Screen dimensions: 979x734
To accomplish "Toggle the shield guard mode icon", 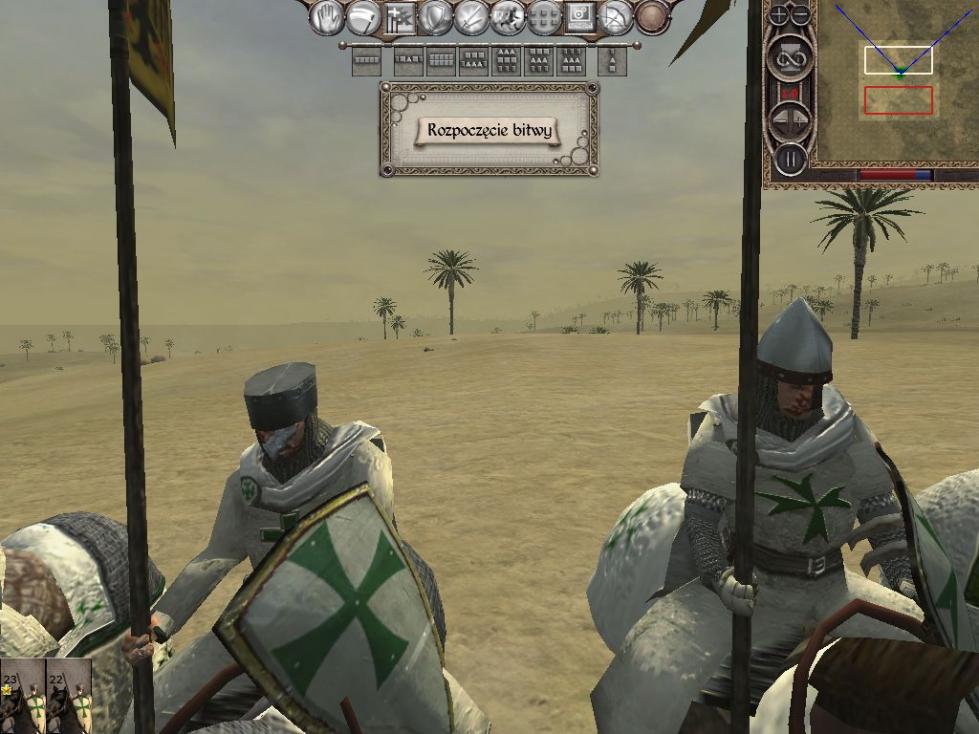I will pos(435,16).
